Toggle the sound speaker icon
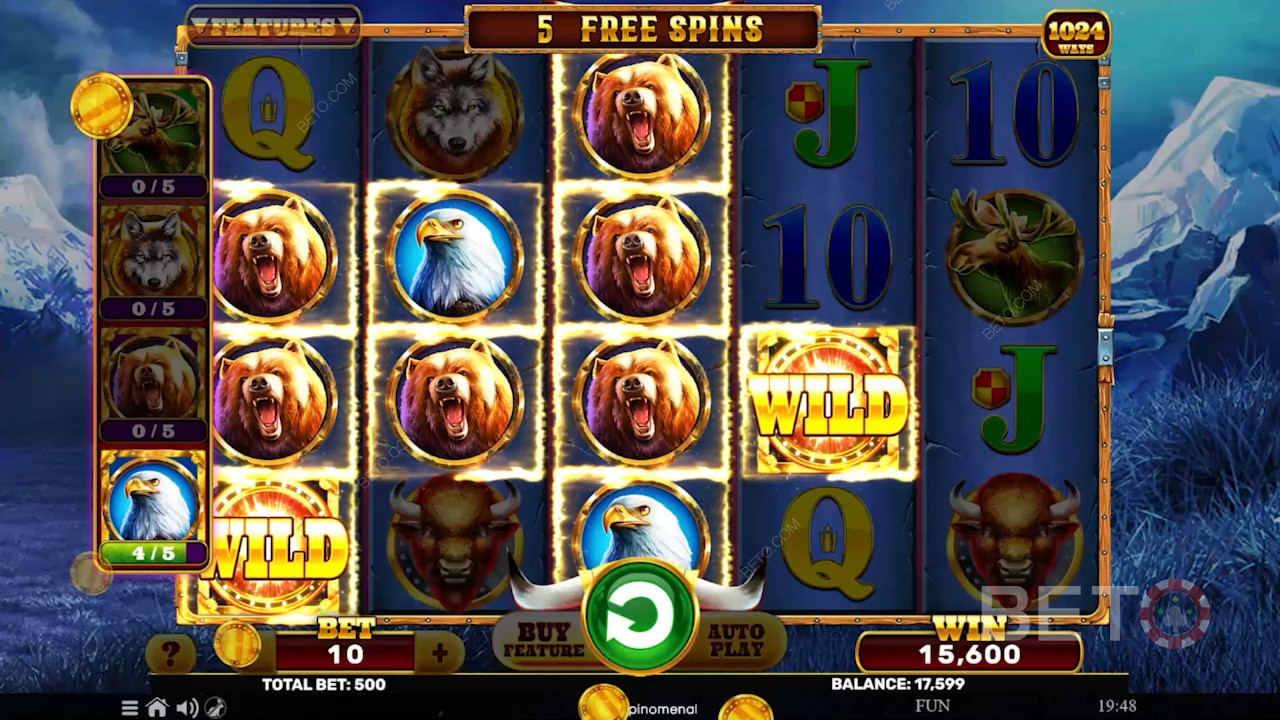This screenshot has height=720, width=1280. [187, 708]
